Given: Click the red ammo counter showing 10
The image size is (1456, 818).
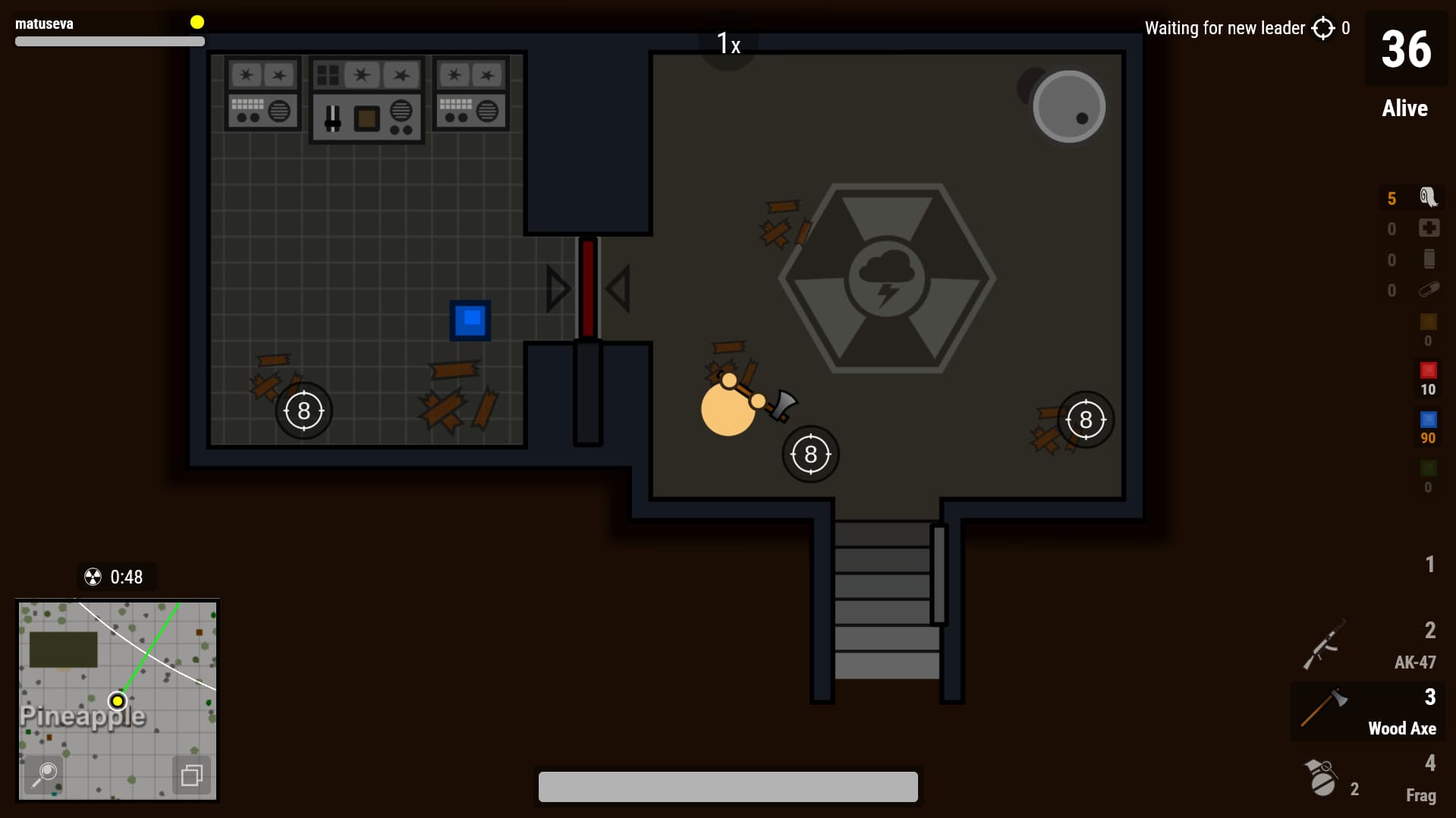Looking at the screenshot, I should pyautogui.click(x=1428, y=379).
